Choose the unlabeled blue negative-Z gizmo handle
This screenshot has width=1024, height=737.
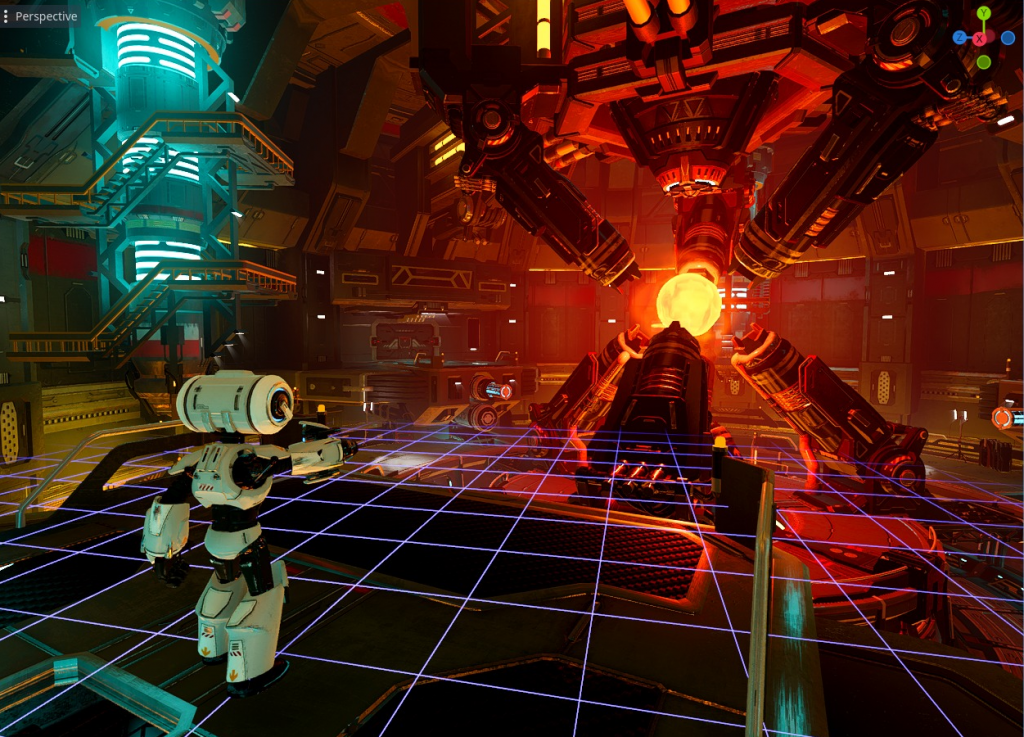click(1008, 38)
